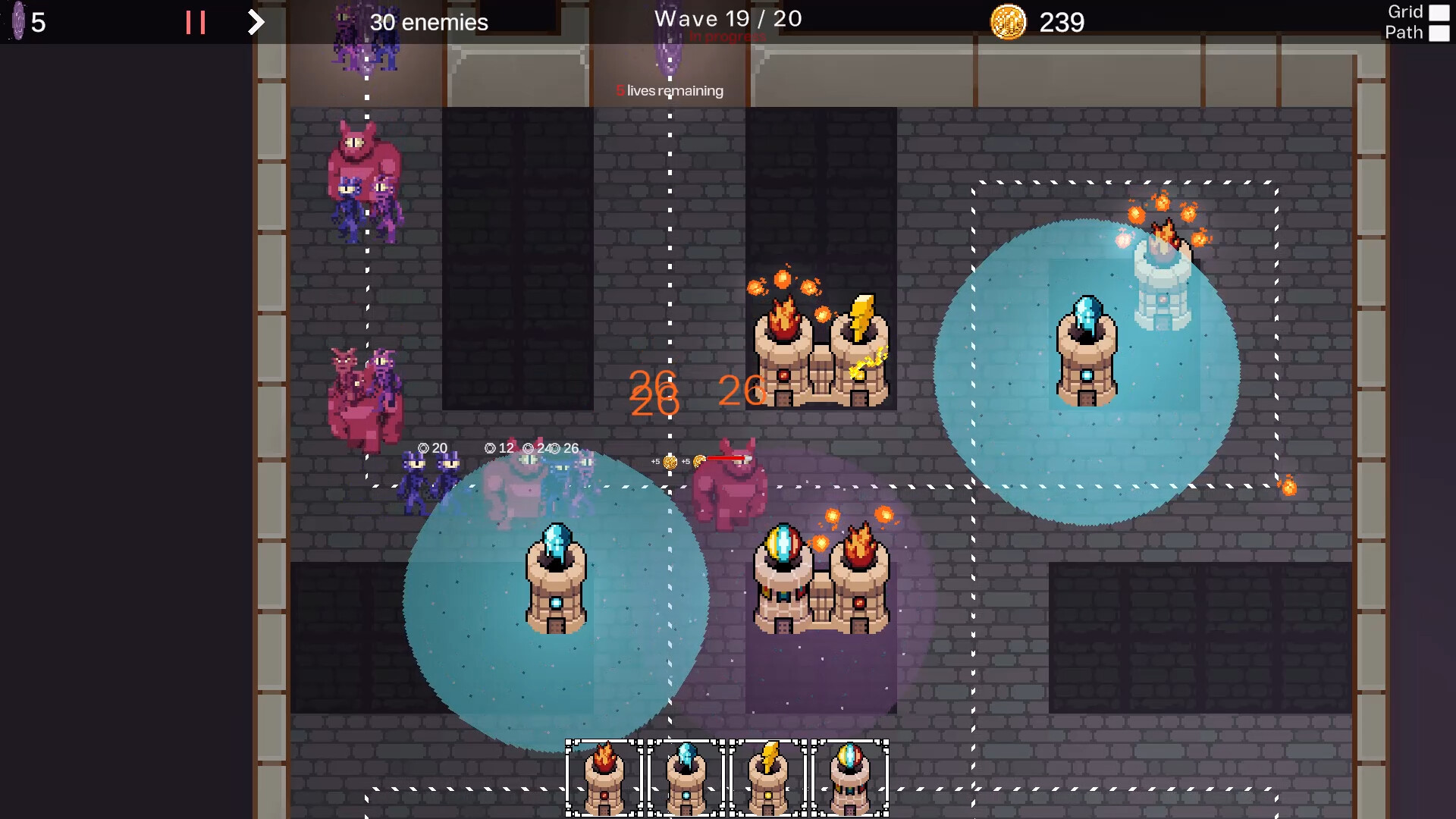The height and width of the screenshot is (819, 1456).
Task: Enable the Grid checkbox
Action: pos(1439,11)
